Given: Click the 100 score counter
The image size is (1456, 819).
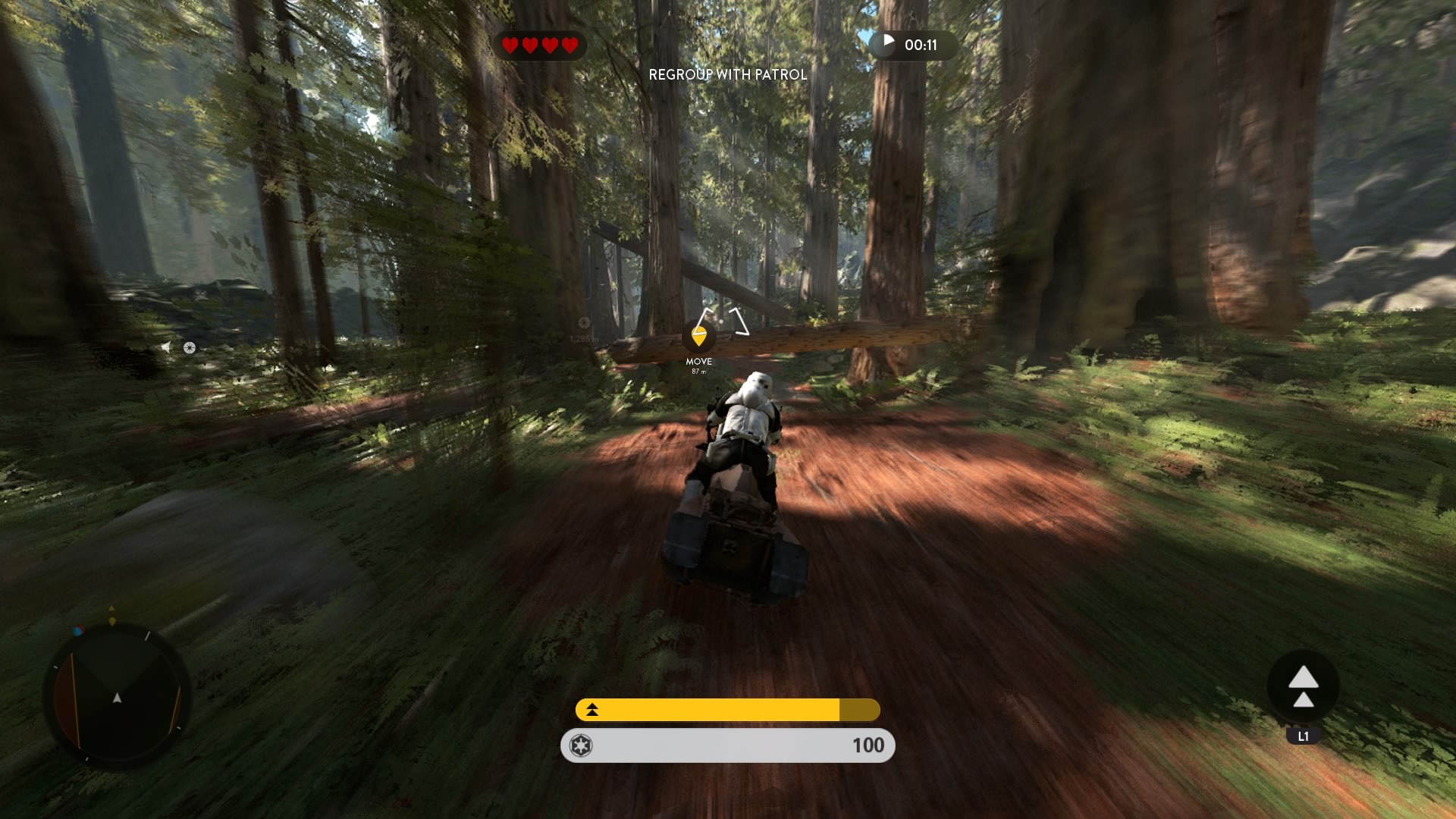Looking at the screenshot, I should coord(869,745).
